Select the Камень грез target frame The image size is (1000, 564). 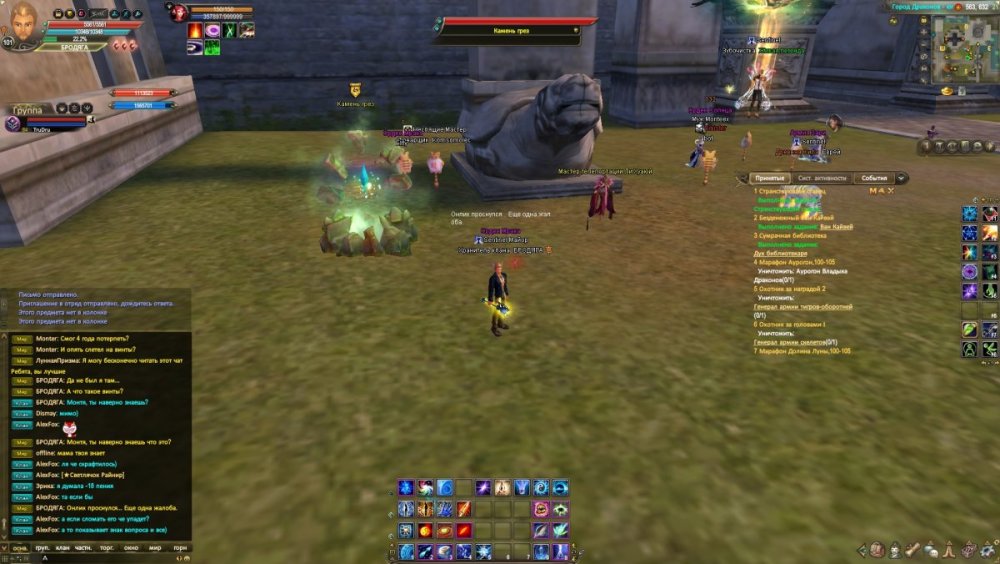[x=509, y=30]
